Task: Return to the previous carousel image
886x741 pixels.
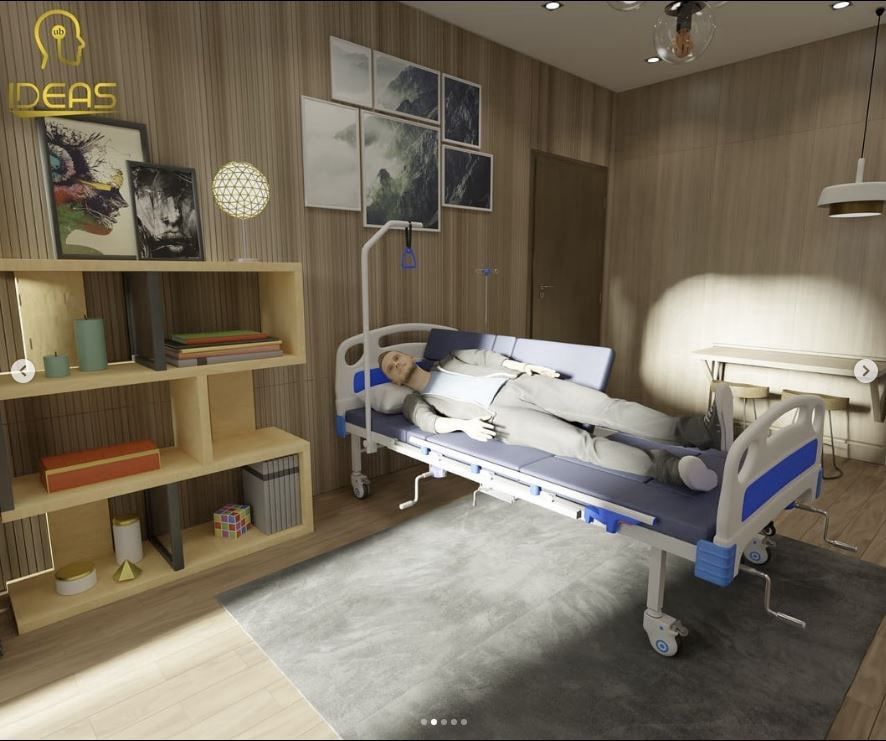Action: click(x=22, y=371)
